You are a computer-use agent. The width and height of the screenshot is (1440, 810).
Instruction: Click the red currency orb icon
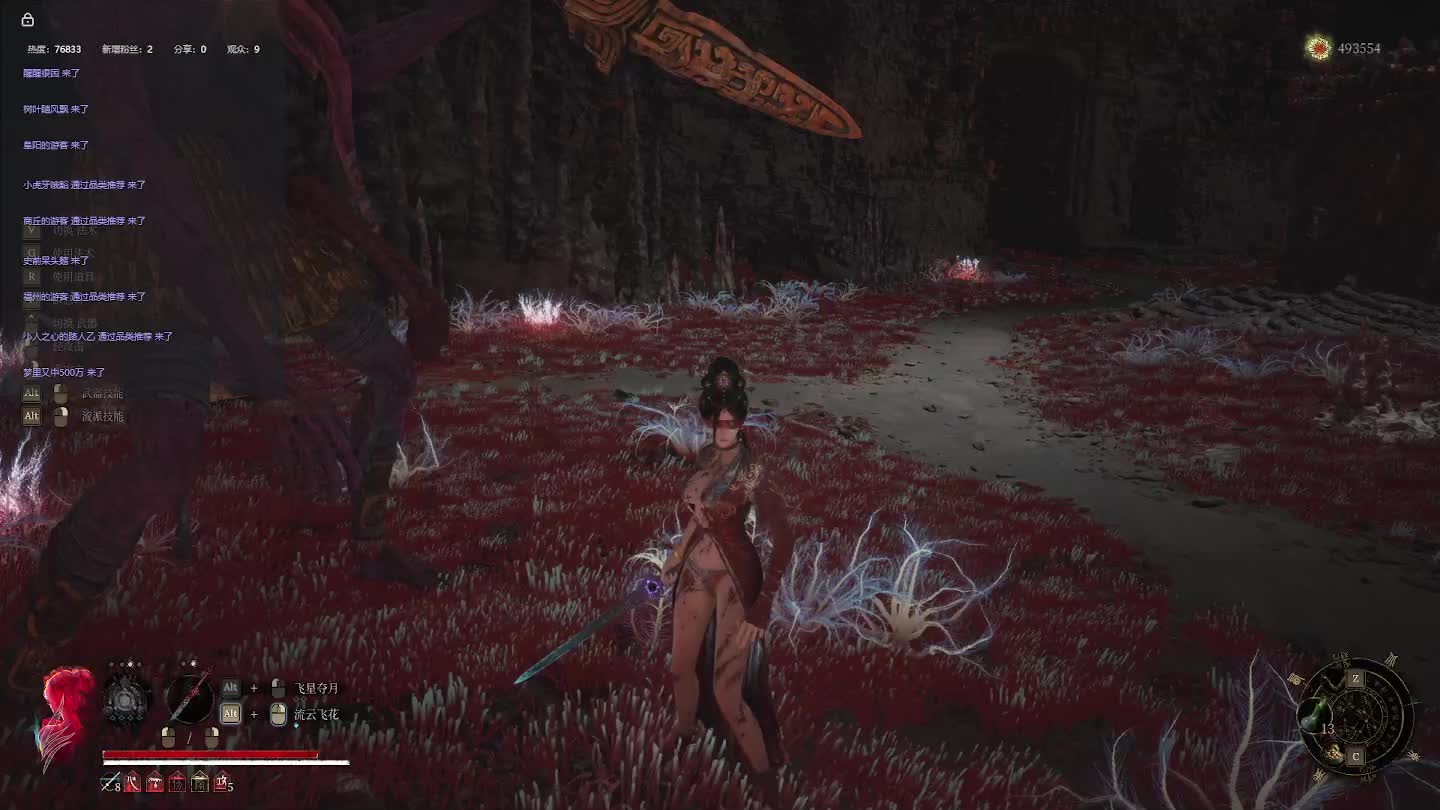pos(1319,48)
